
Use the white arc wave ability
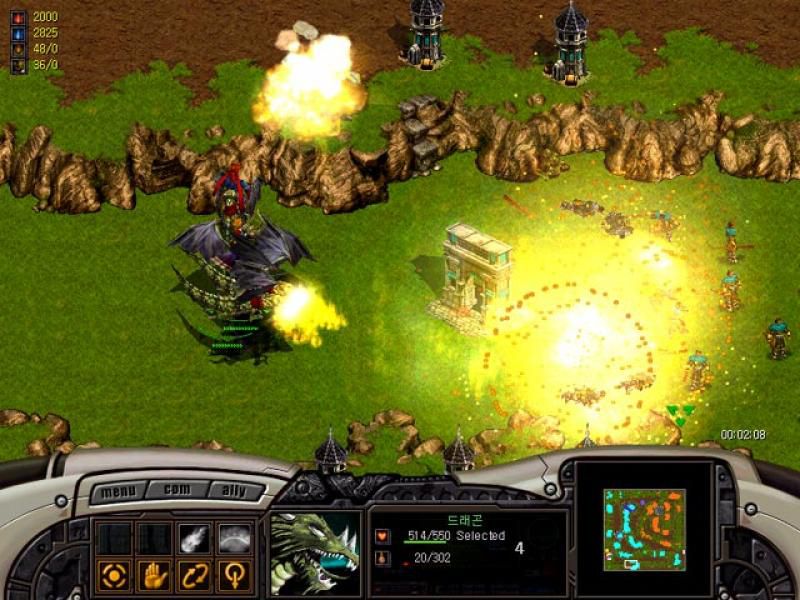[x=234, y=538]
